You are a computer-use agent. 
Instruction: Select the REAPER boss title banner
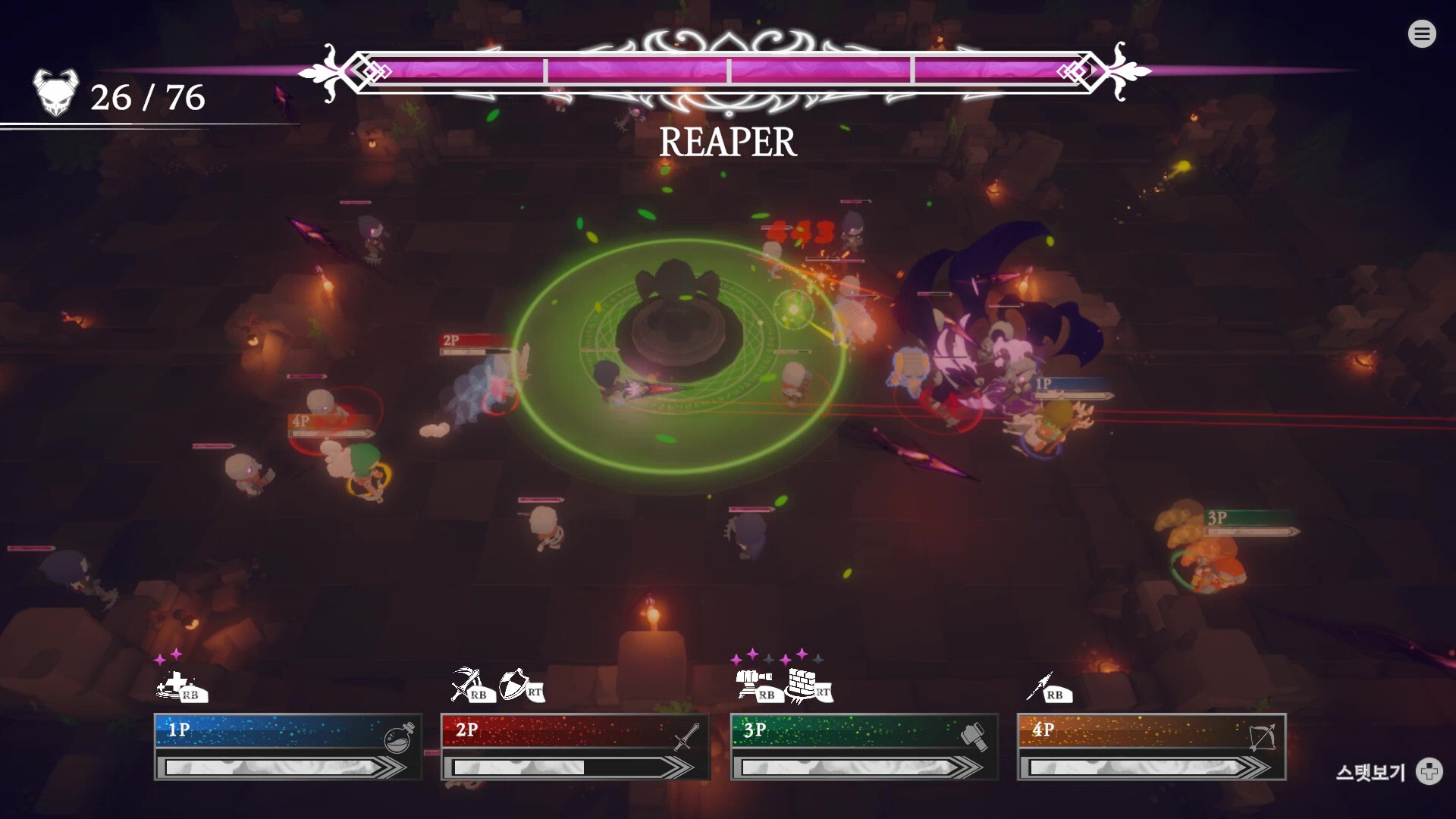click(728, 141)
